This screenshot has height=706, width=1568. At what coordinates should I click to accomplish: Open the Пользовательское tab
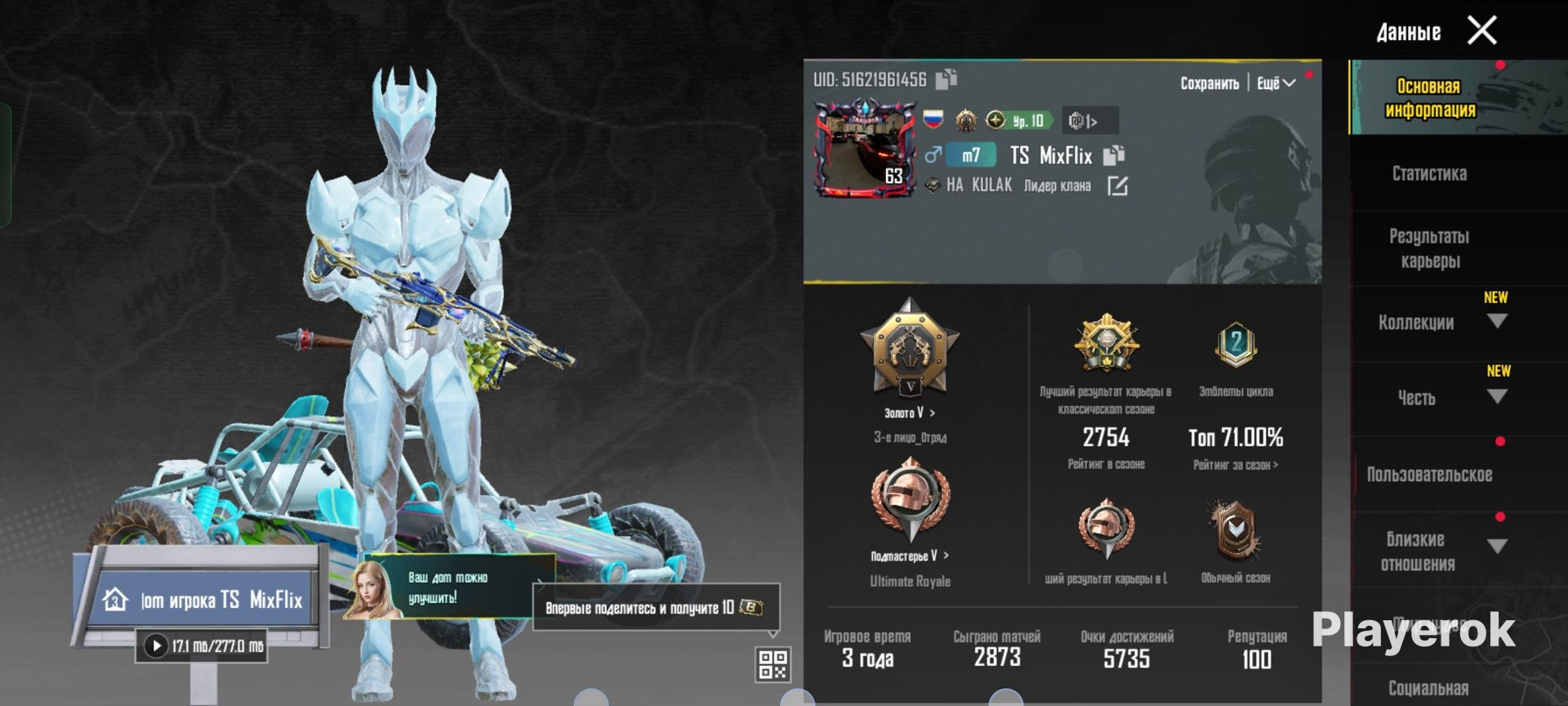pos(1429,475)
